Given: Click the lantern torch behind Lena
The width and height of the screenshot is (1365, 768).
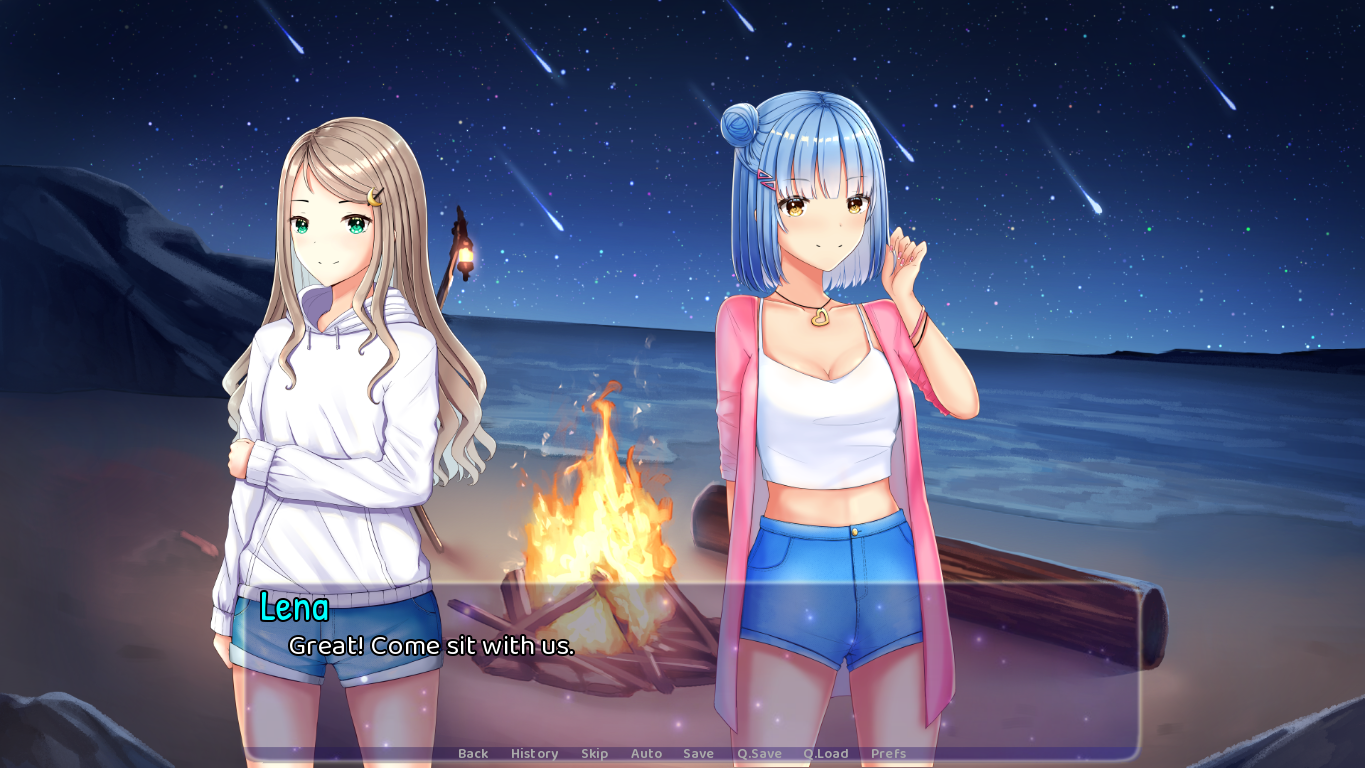Looking at the screenshot, I should point(465,255).
